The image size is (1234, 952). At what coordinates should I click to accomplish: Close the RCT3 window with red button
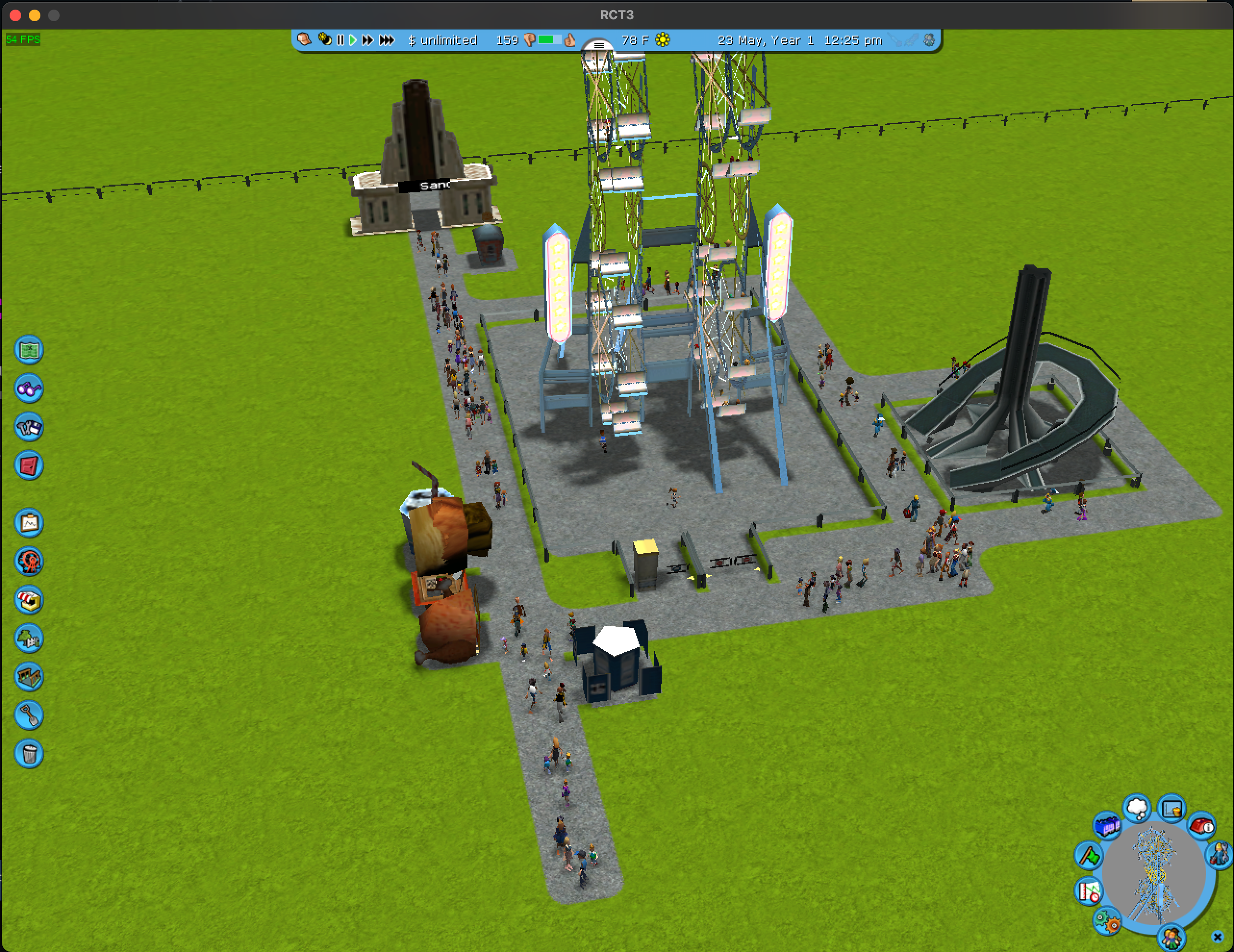pyautogui.click(x=16, y=15)
